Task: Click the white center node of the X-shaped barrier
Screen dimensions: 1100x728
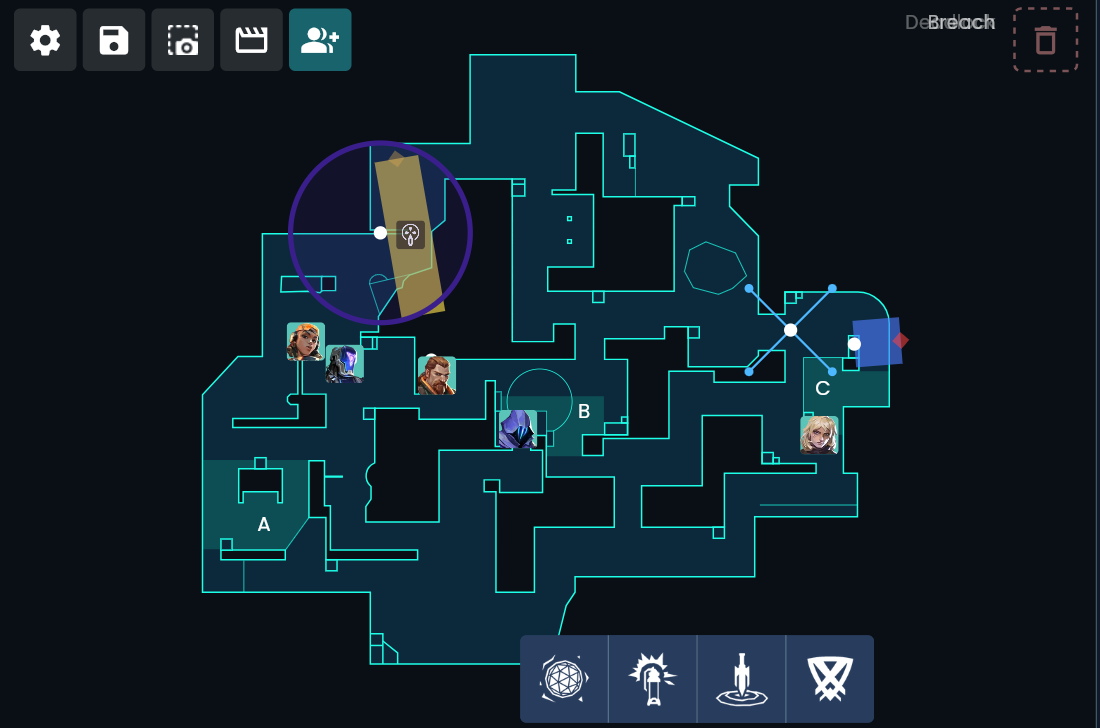Action: [791, 330]
